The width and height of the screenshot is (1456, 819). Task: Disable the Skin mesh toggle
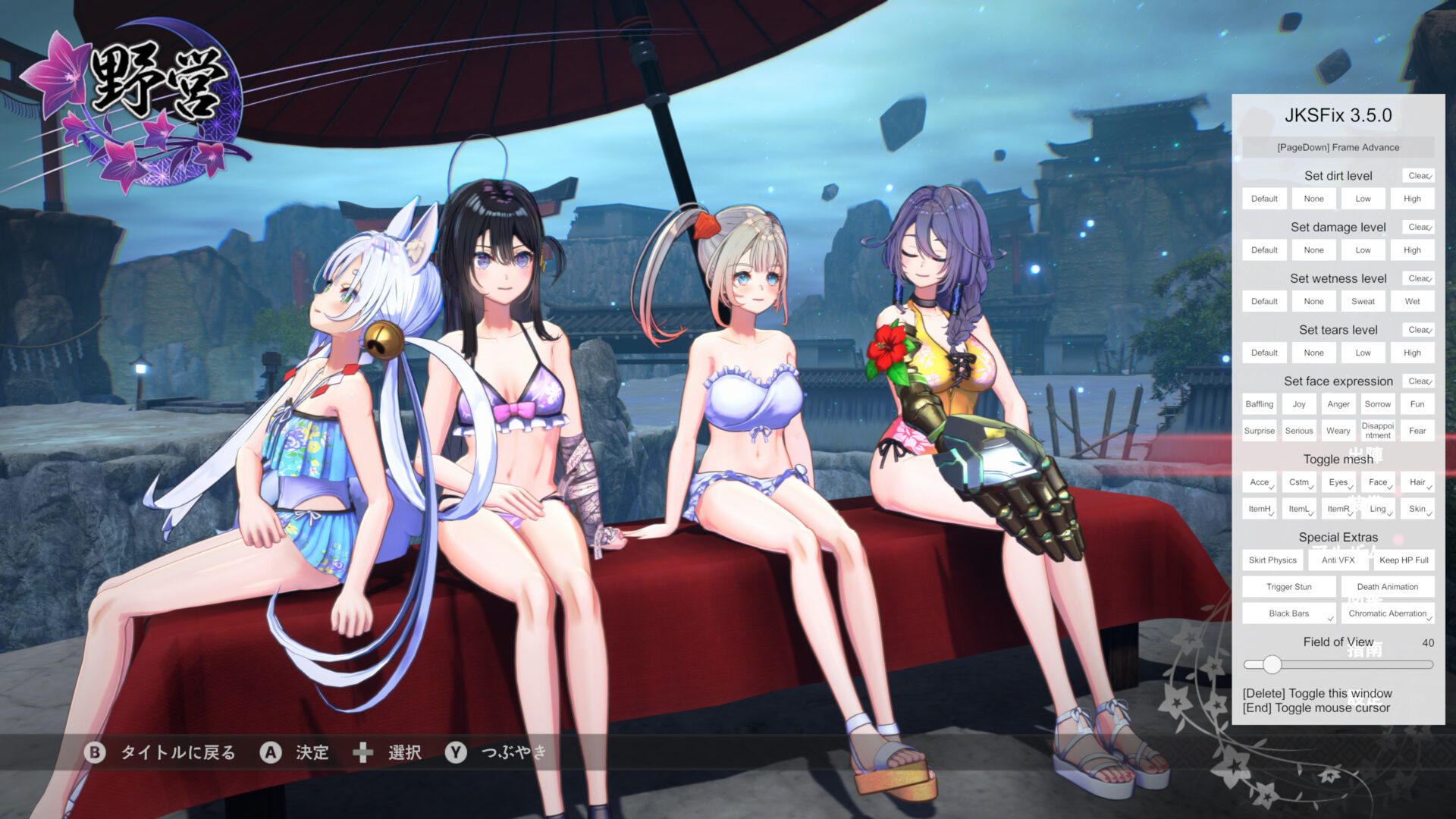(1417, 508)
